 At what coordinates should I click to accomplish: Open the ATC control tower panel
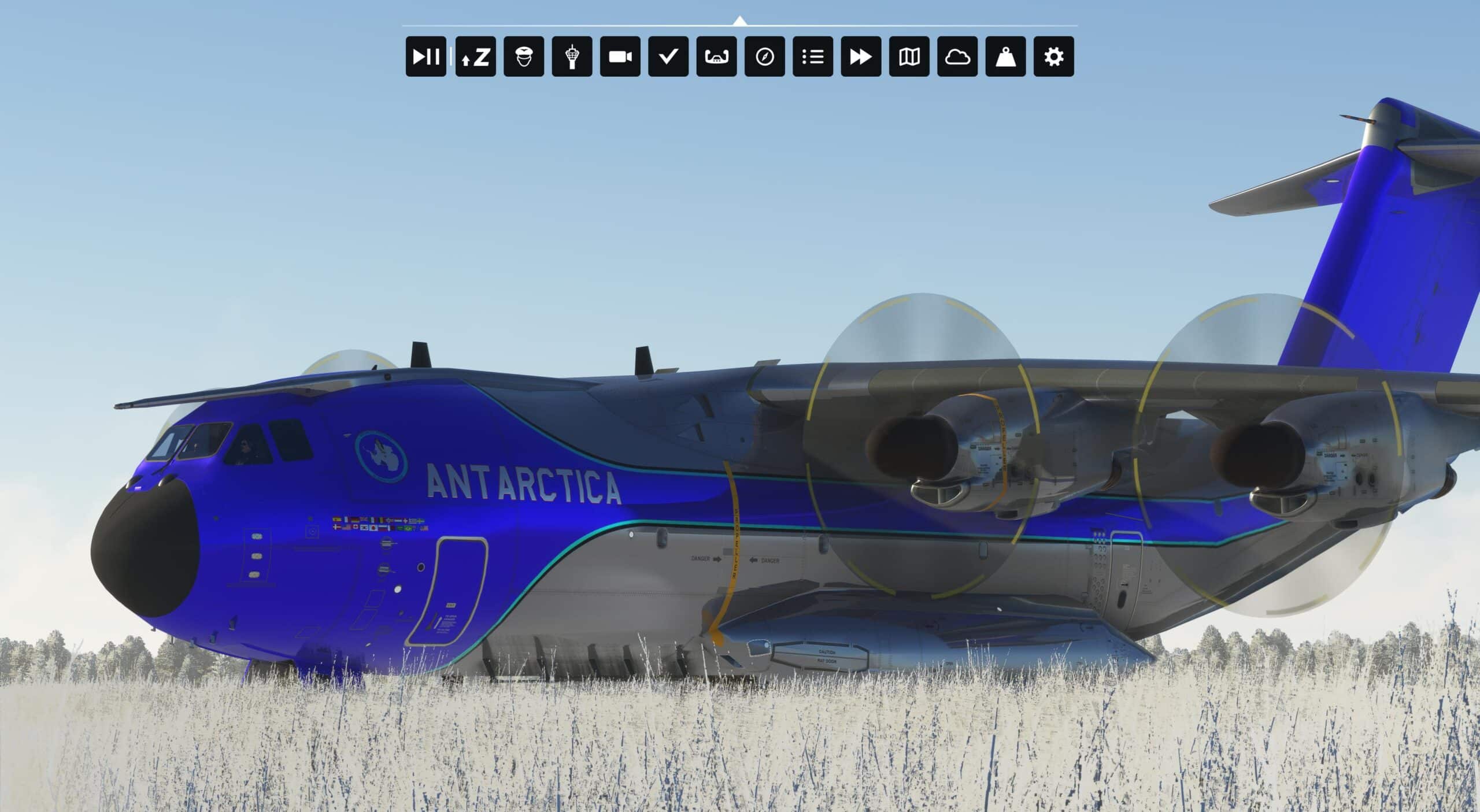pyautogui.click(x=572, y=57)
